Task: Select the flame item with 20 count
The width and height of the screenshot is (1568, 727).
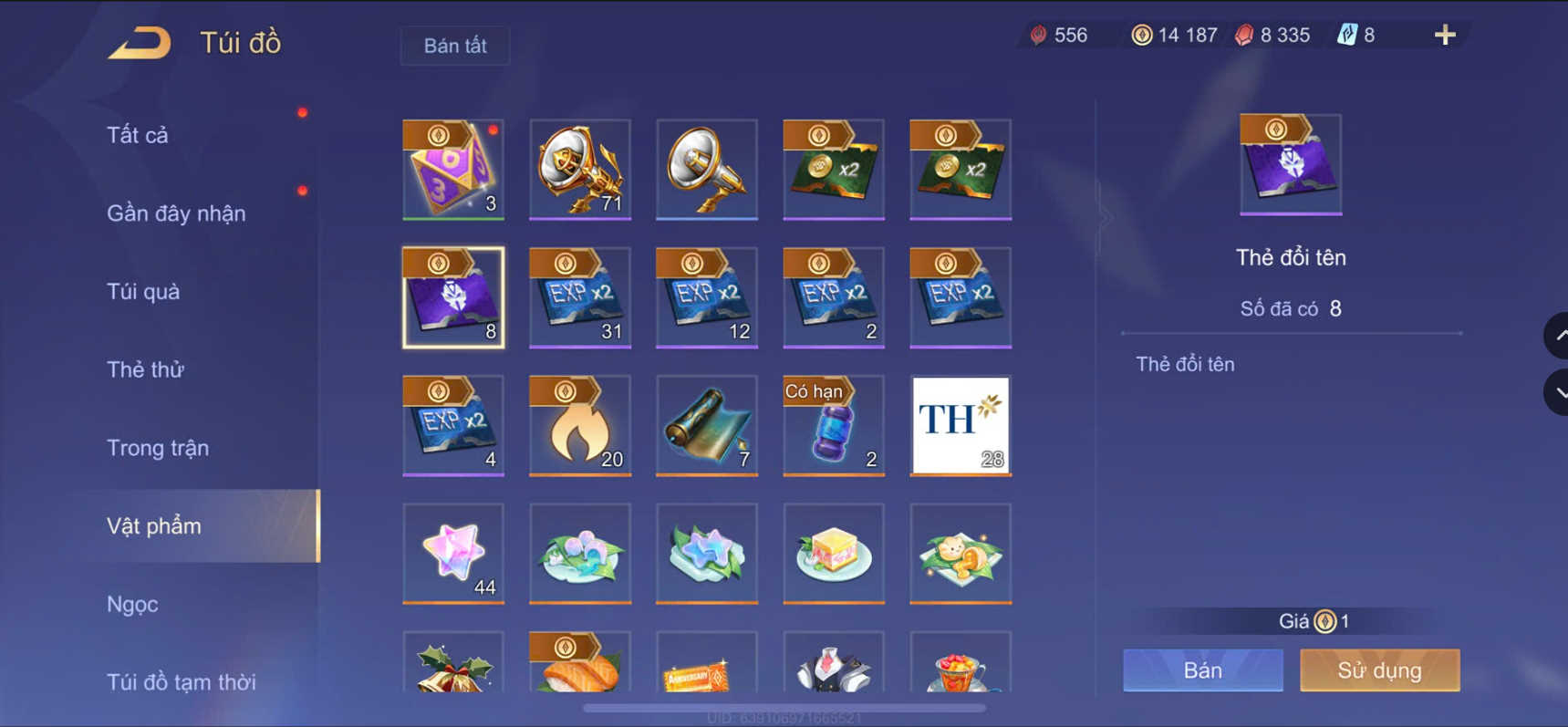Action: tap(580, 426)
